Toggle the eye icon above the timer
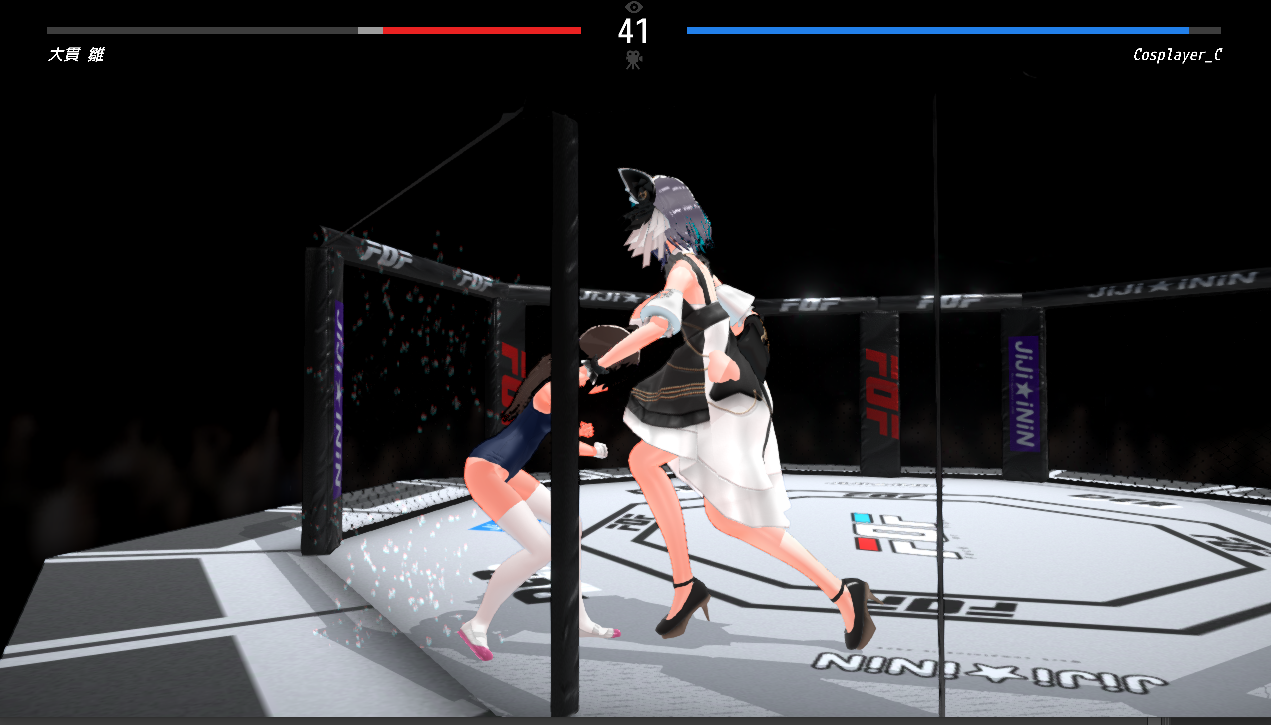This screenshot has width=1271, height=725. click(x=633, y=7)
